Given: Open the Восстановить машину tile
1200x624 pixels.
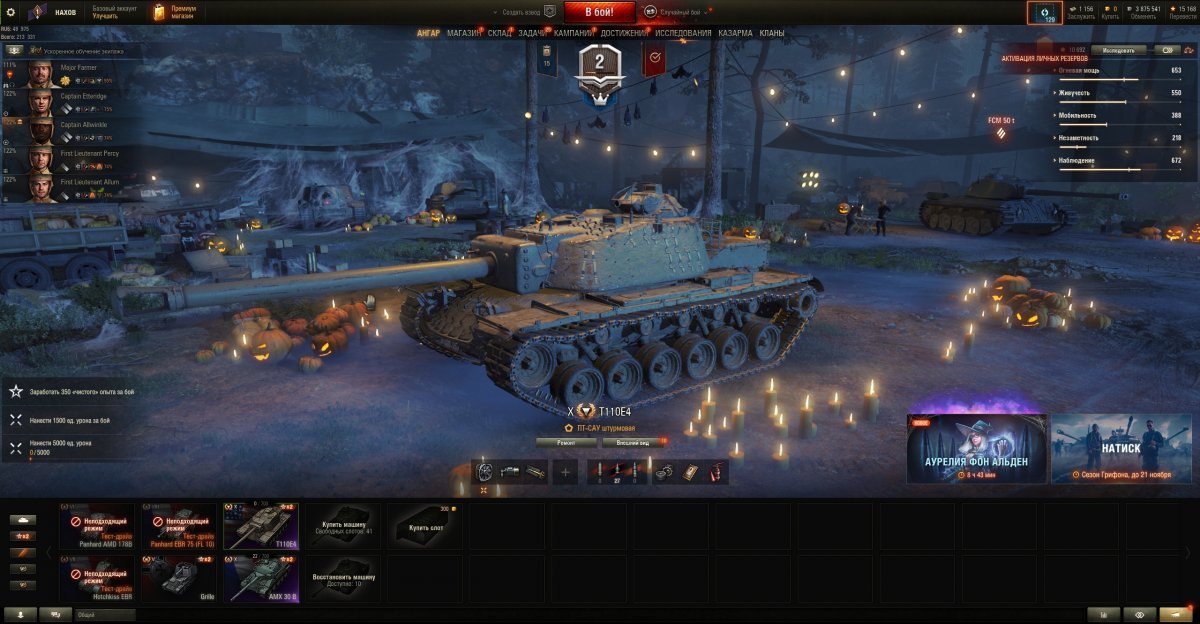Looking at the screenshot, I should point(343,579).
